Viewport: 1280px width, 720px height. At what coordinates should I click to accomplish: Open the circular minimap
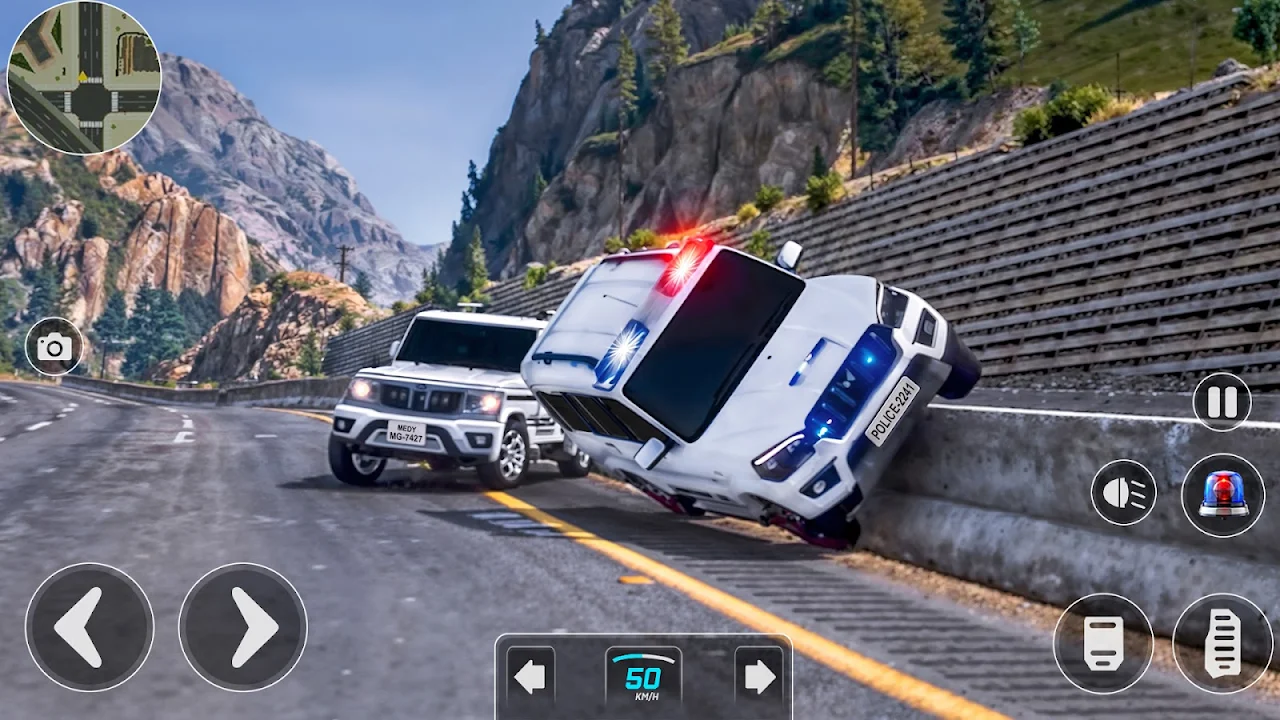84,78
